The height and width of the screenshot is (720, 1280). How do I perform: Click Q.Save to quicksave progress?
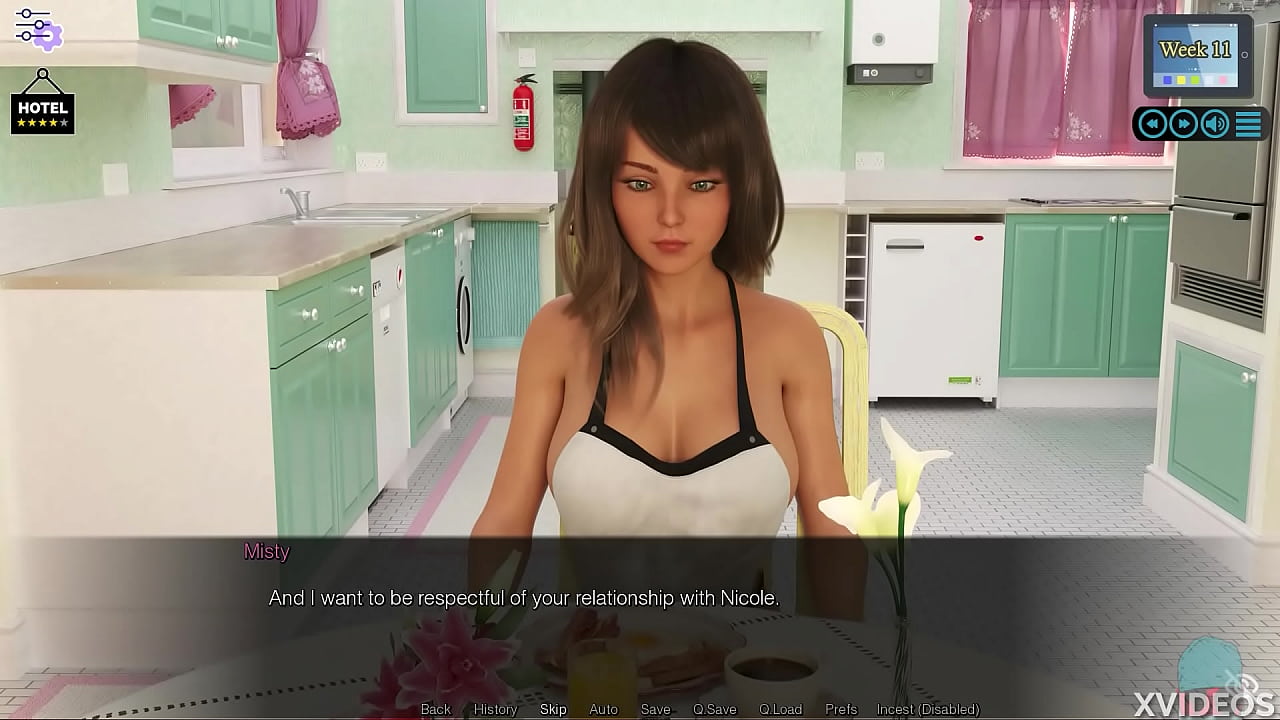tap(716, 709)
